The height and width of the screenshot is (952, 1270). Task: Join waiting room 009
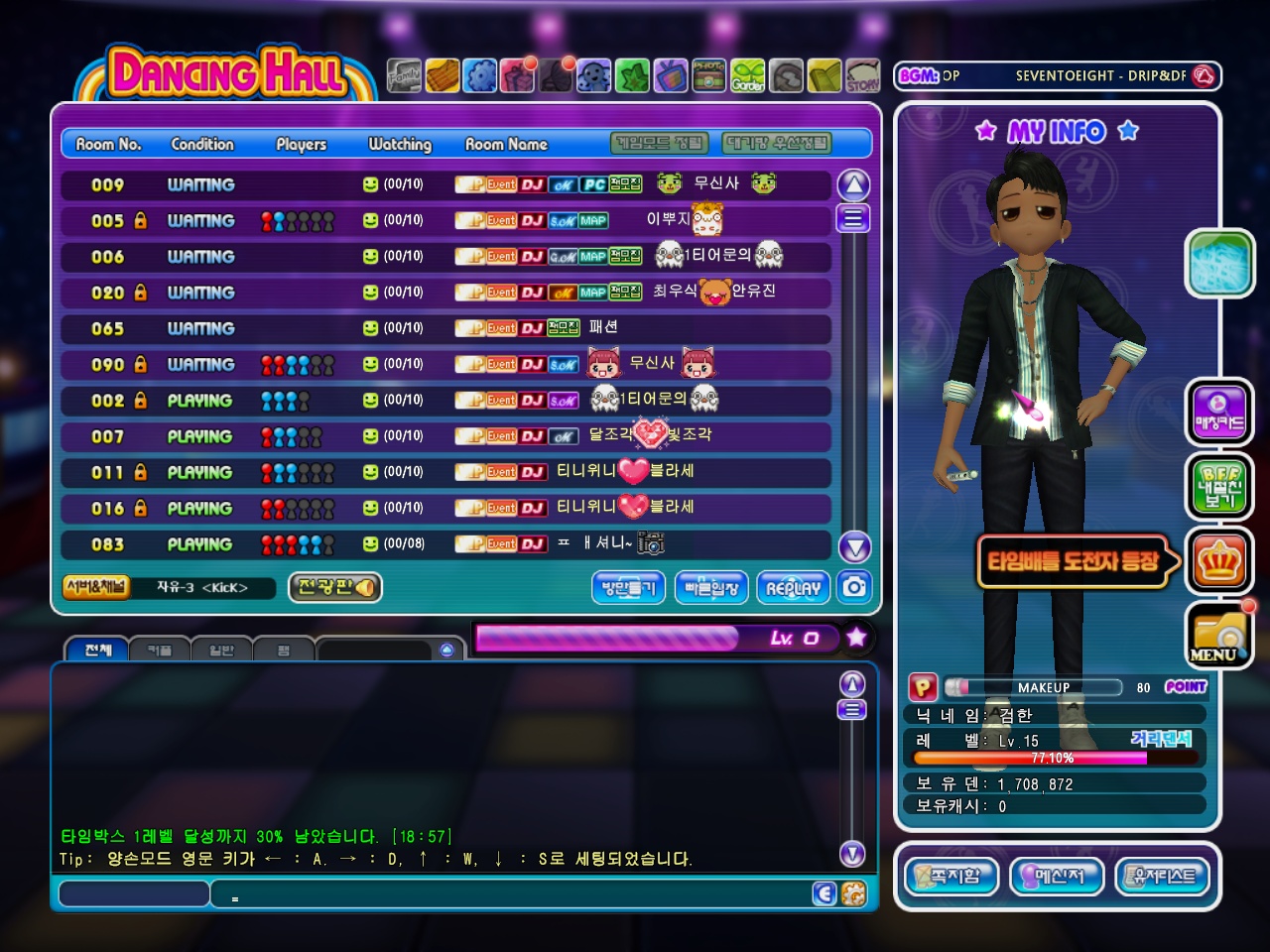click(x=445, y=184)
